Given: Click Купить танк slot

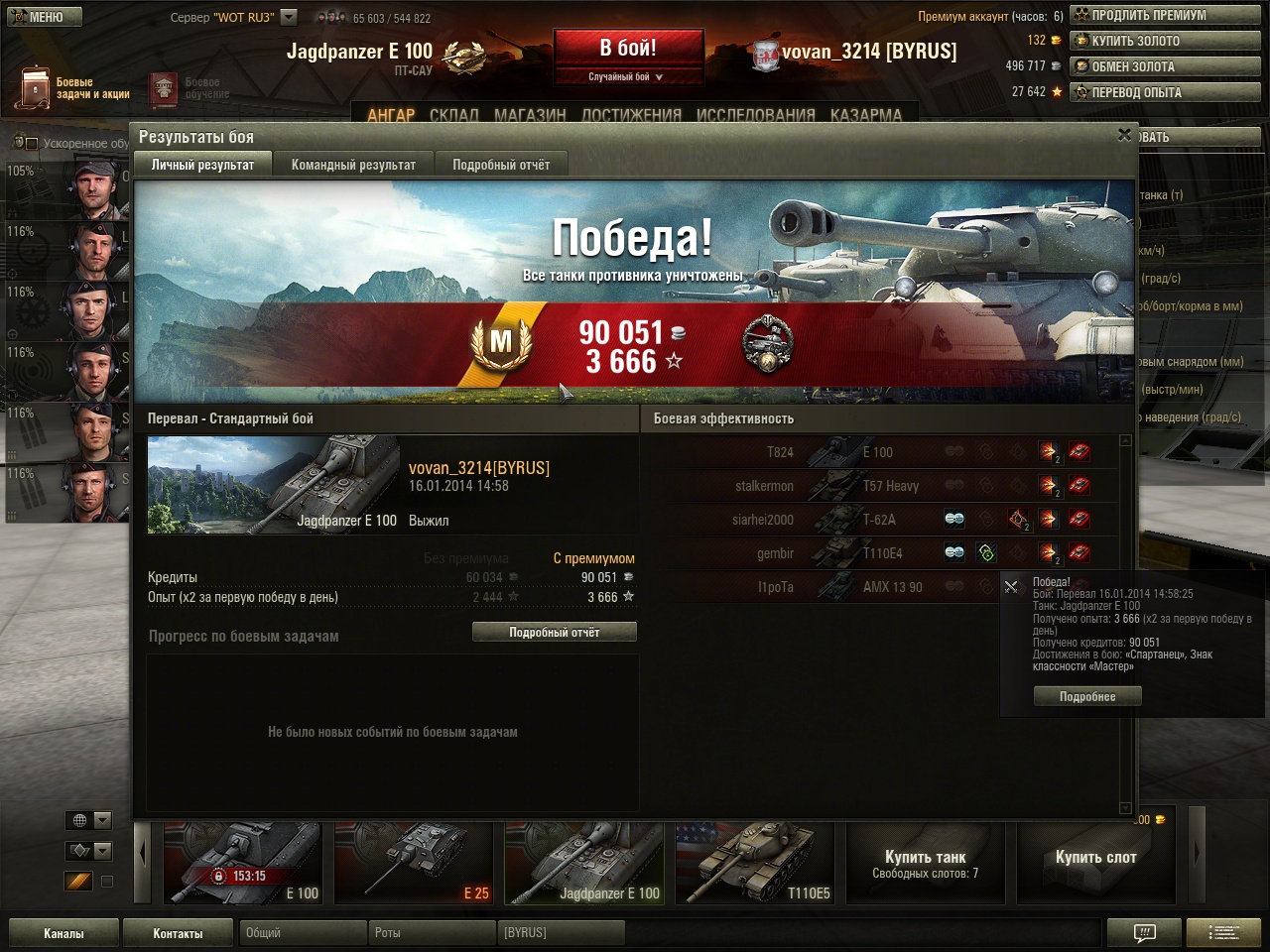Looking at the screenshot, I should pyautogui.click(x=925, y=863).
